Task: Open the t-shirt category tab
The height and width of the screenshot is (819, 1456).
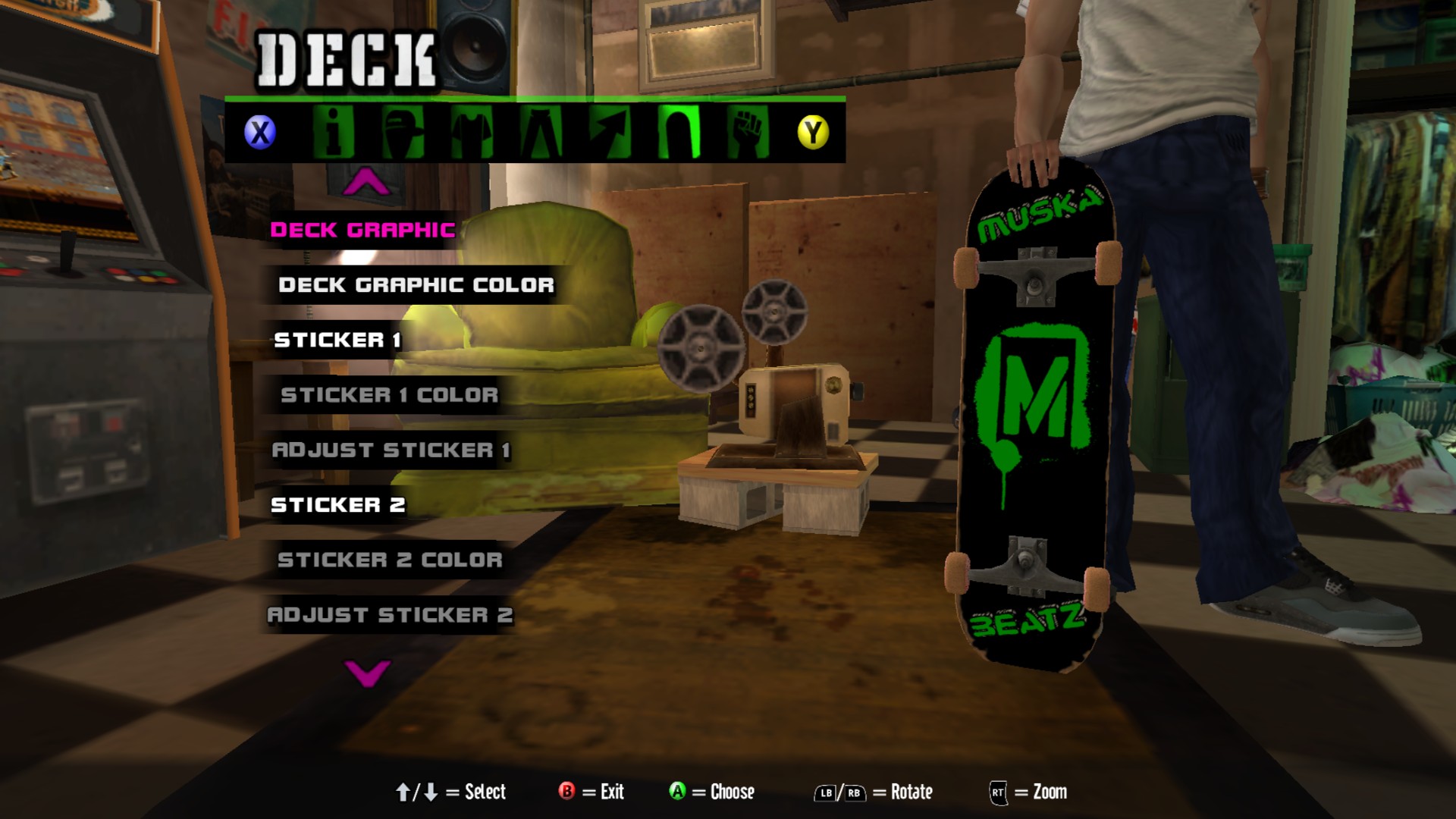Action: coord(472,132)
